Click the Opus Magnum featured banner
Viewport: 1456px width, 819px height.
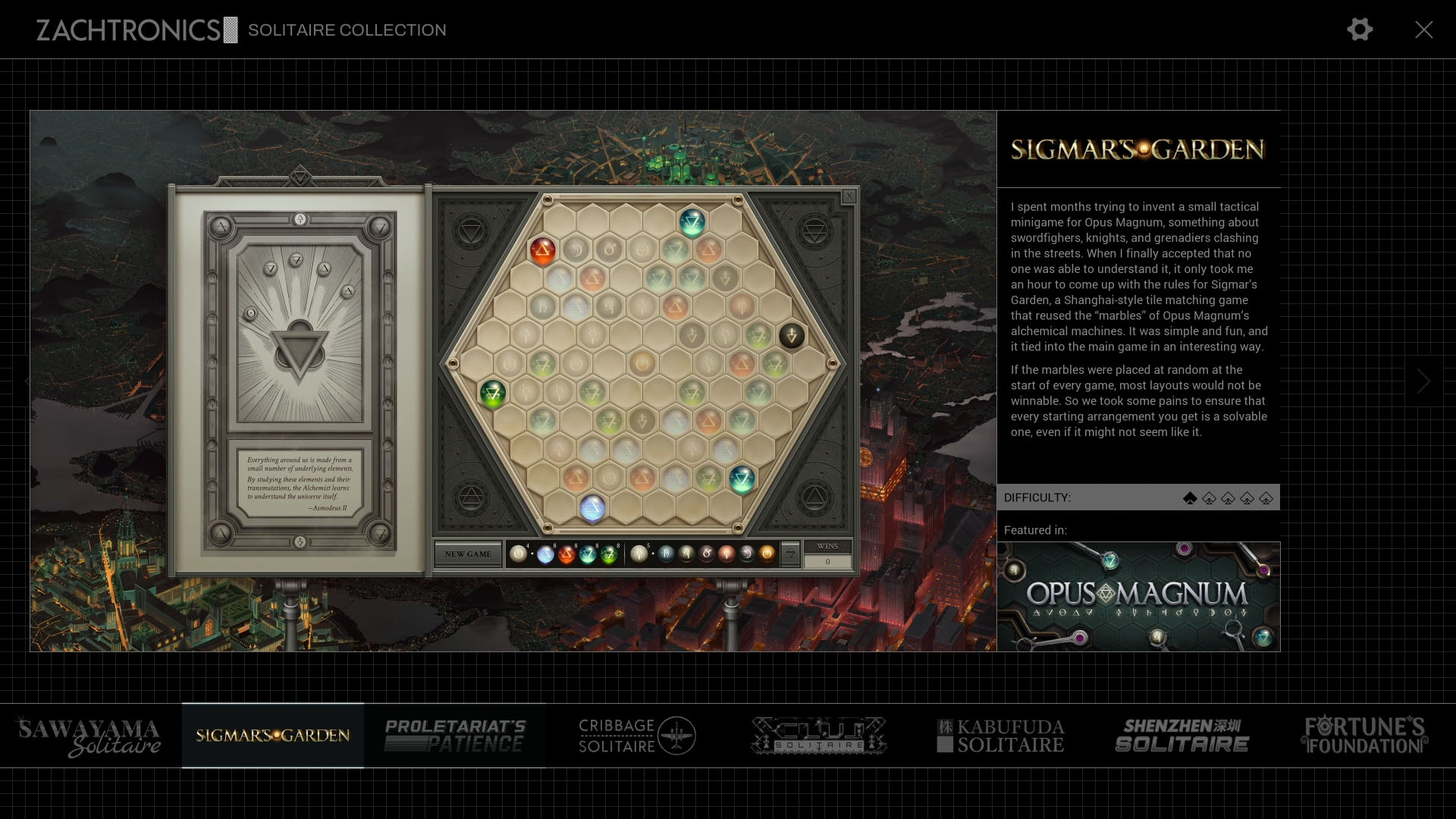pos(1137,597)
